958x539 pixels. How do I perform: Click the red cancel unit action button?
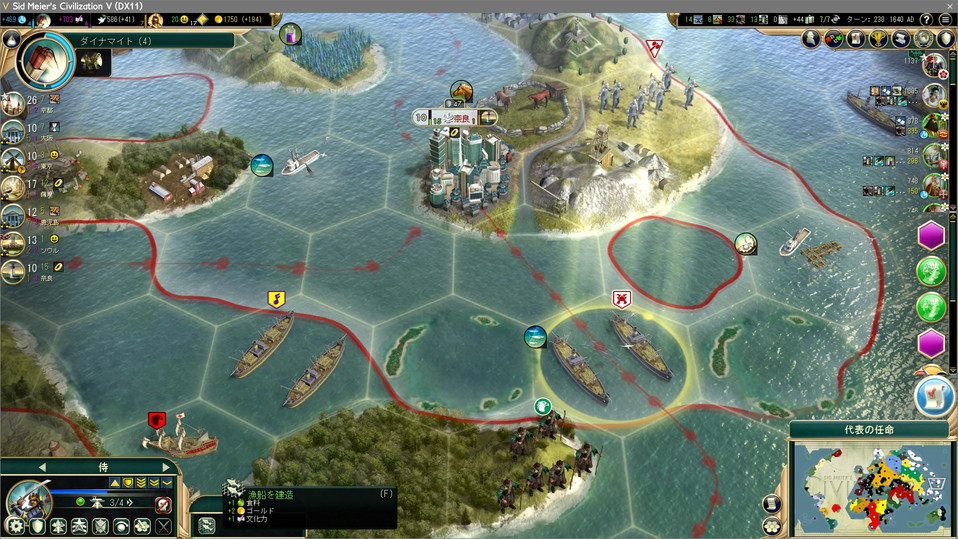[x=163, y=505]
